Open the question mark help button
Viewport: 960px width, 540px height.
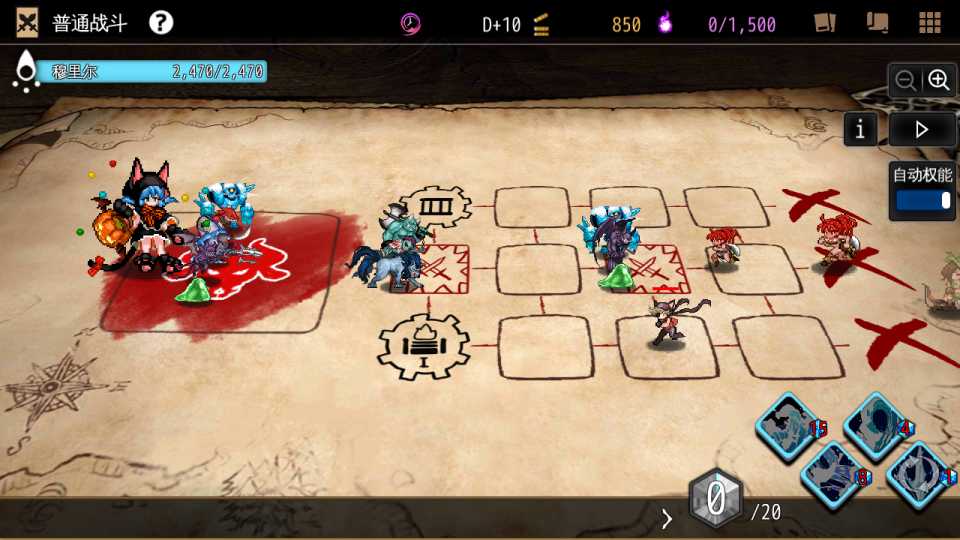click(x=161, y=23)
